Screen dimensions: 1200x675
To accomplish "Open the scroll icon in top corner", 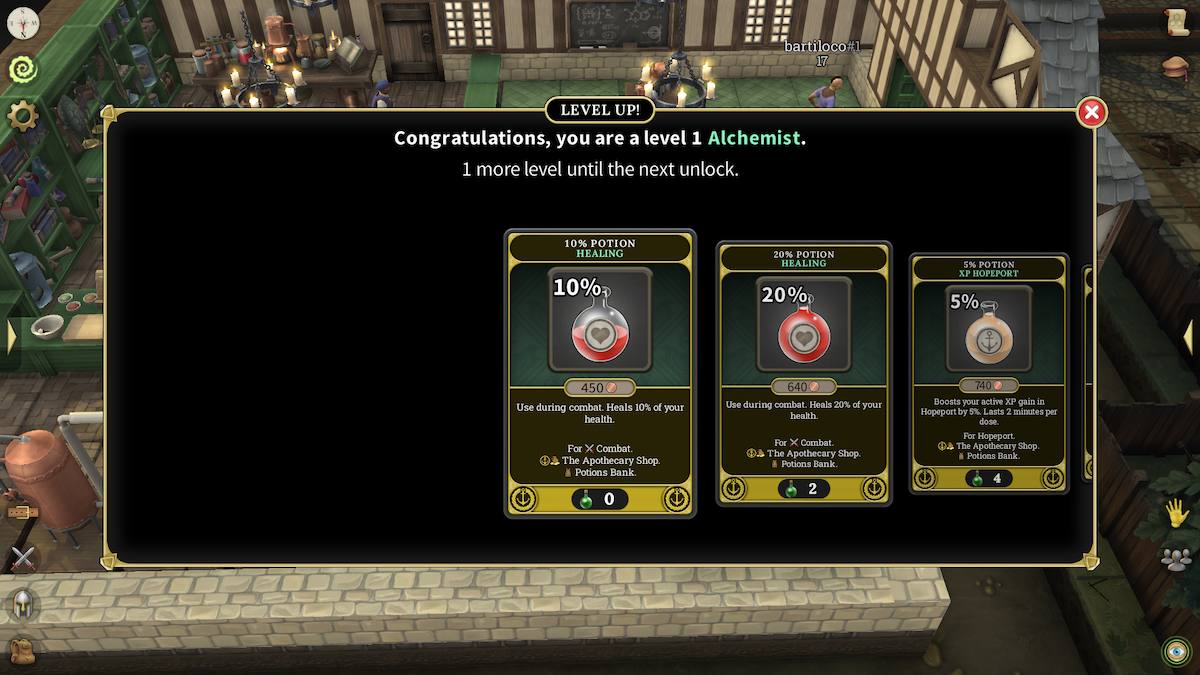I will (x=1177, y=22).
